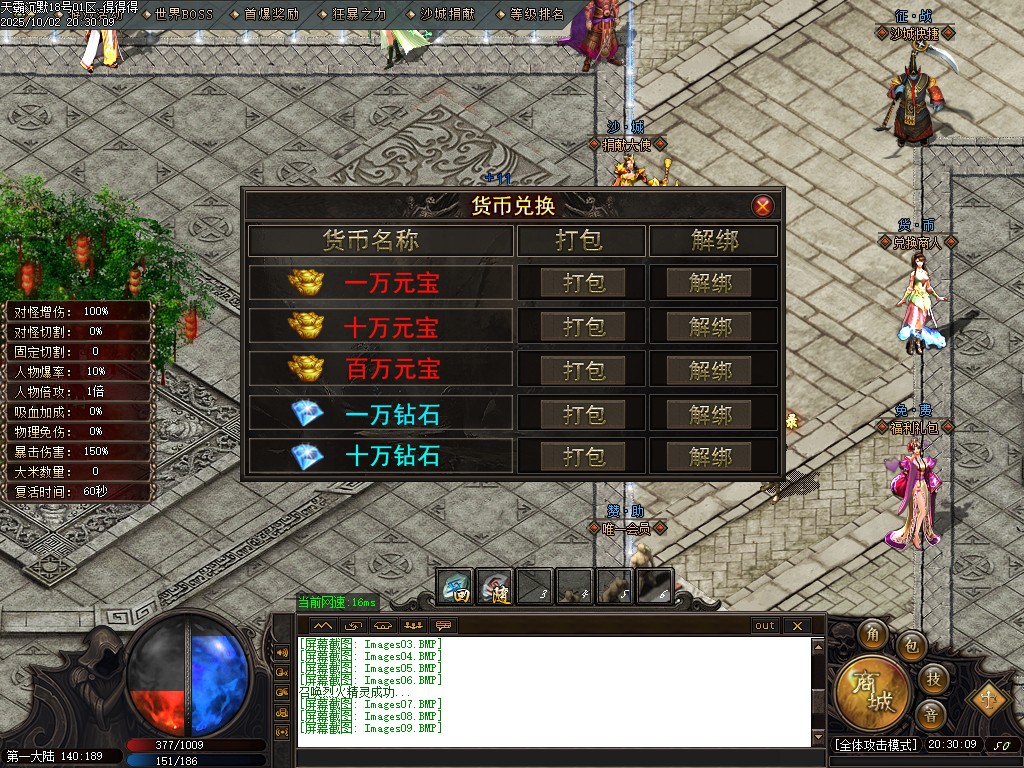
Task: Pack 一万元宝 with its 打包 button
Action: click(x=583, y=283)
